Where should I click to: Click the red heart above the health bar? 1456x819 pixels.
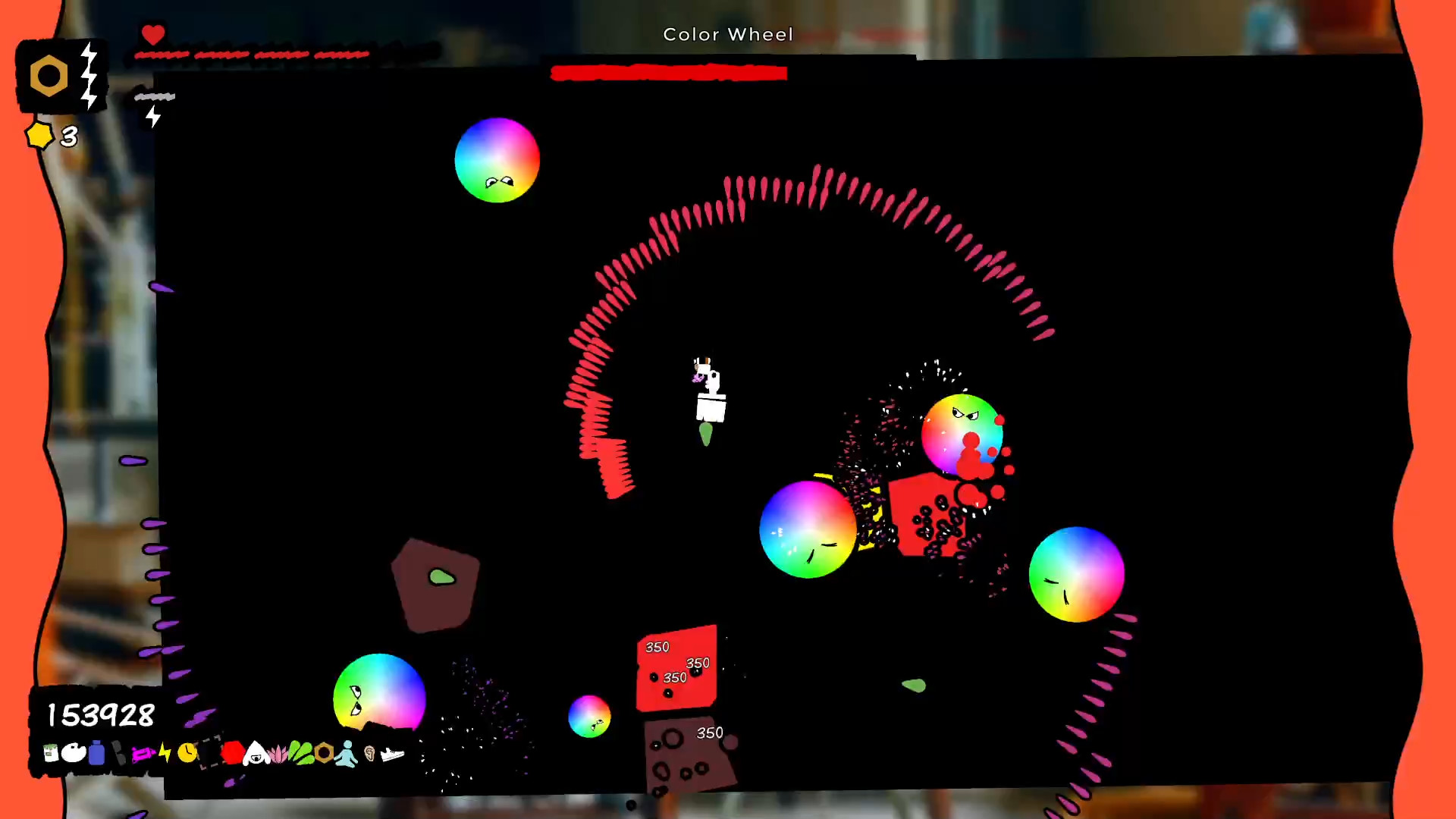154,33
